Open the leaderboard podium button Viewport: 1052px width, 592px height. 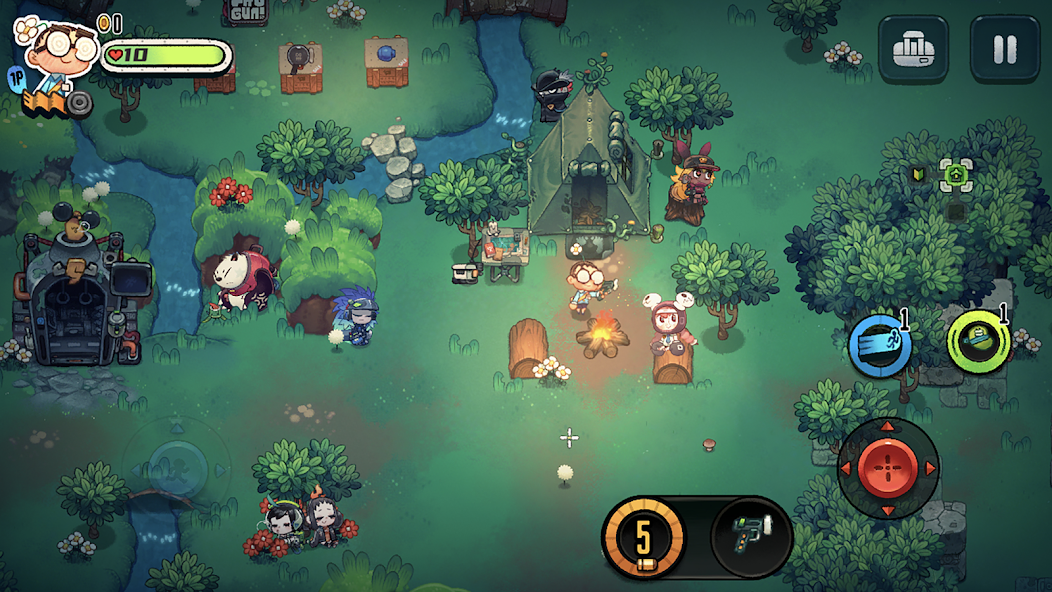point(913,49)
